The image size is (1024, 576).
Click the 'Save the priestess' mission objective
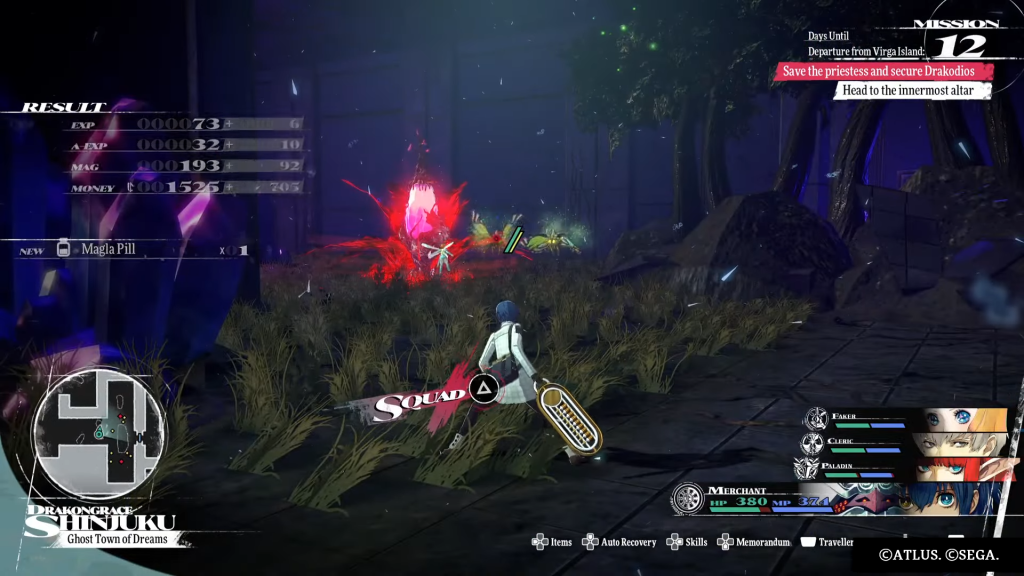pos(884,71)
